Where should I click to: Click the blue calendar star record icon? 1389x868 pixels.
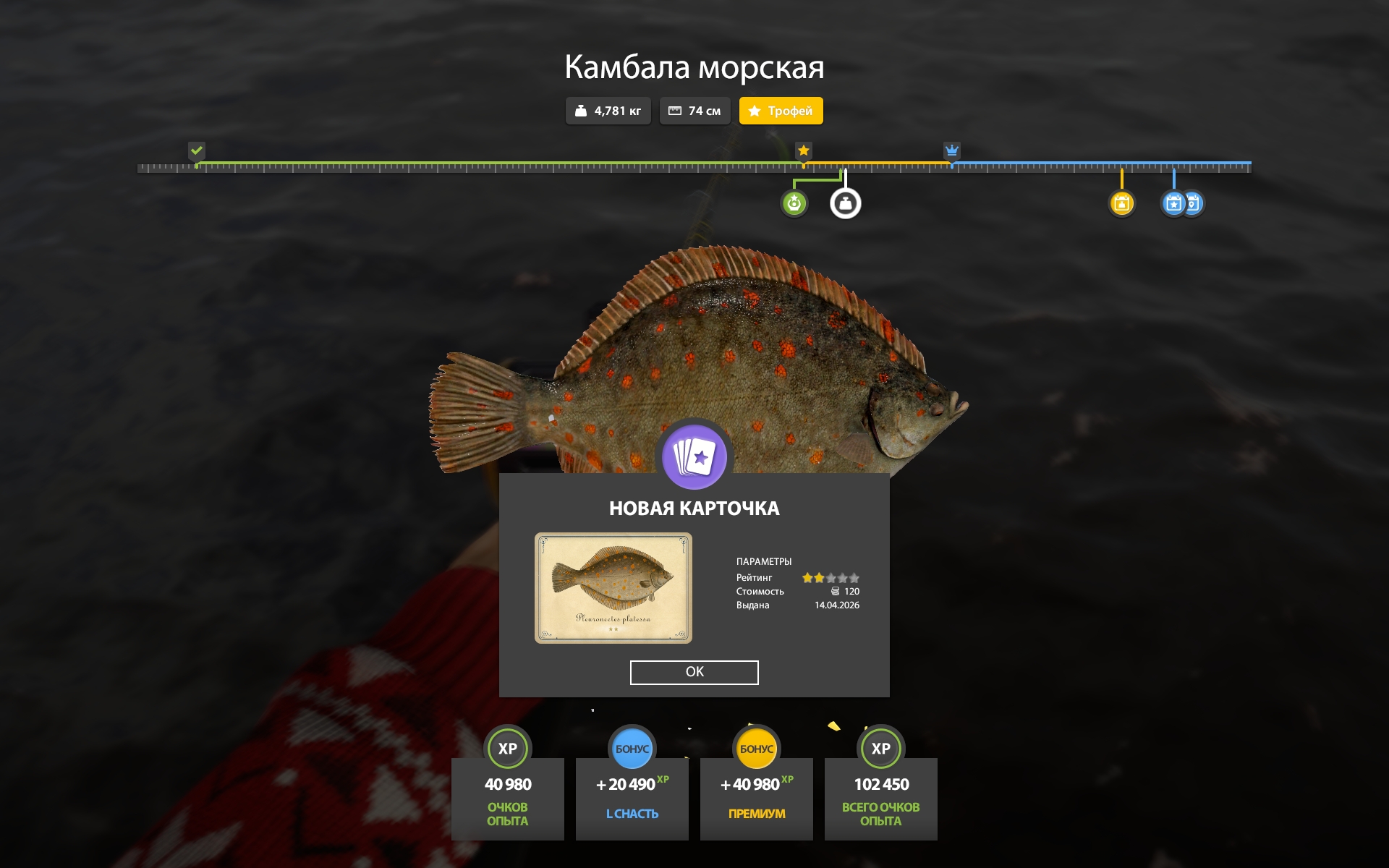click(x=1173, y=203)
